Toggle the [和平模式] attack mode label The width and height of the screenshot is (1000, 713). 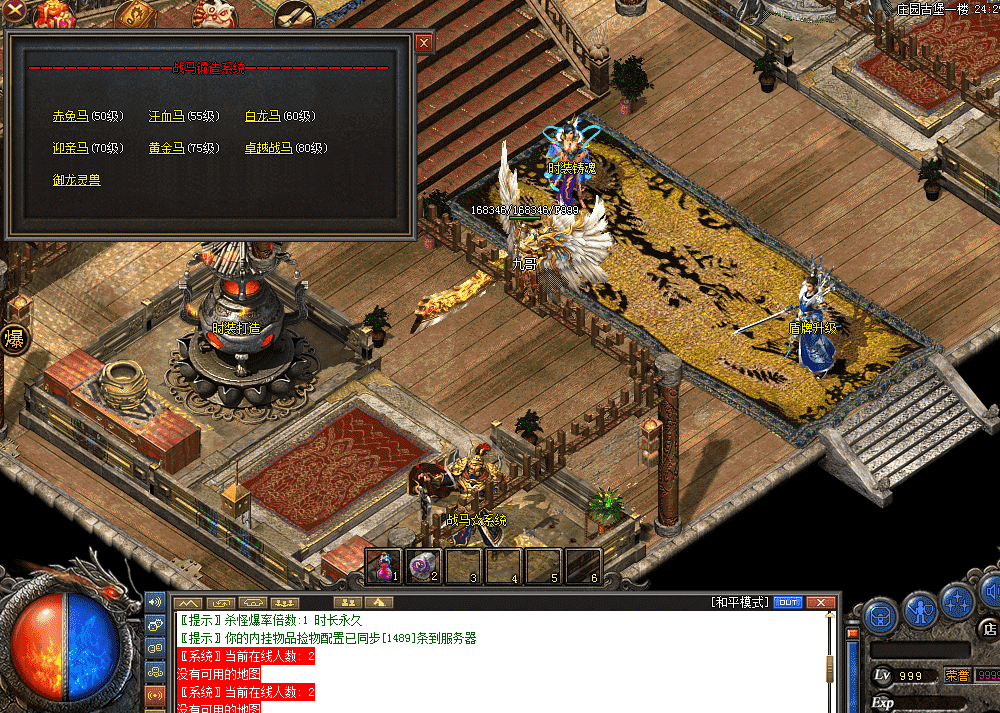click(x=740, y=602)
